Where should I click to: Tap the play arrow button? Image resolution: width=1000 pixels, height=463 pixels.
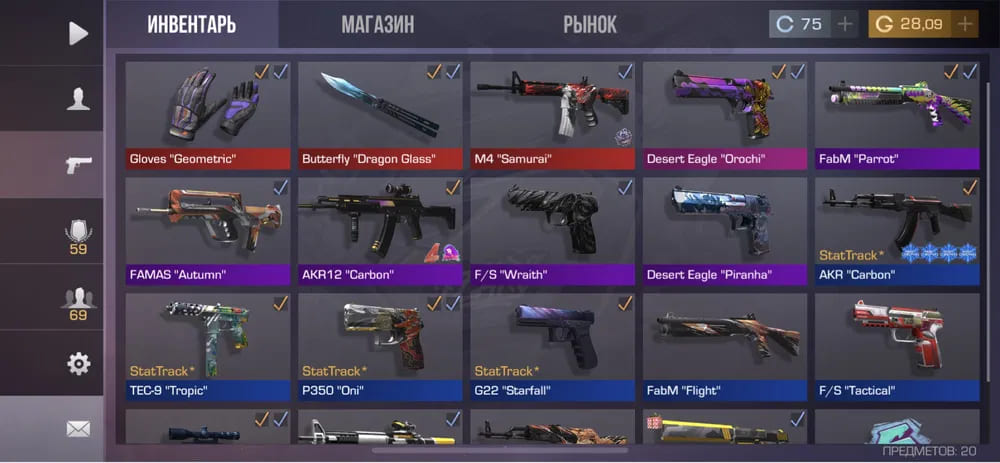point(78,33)
